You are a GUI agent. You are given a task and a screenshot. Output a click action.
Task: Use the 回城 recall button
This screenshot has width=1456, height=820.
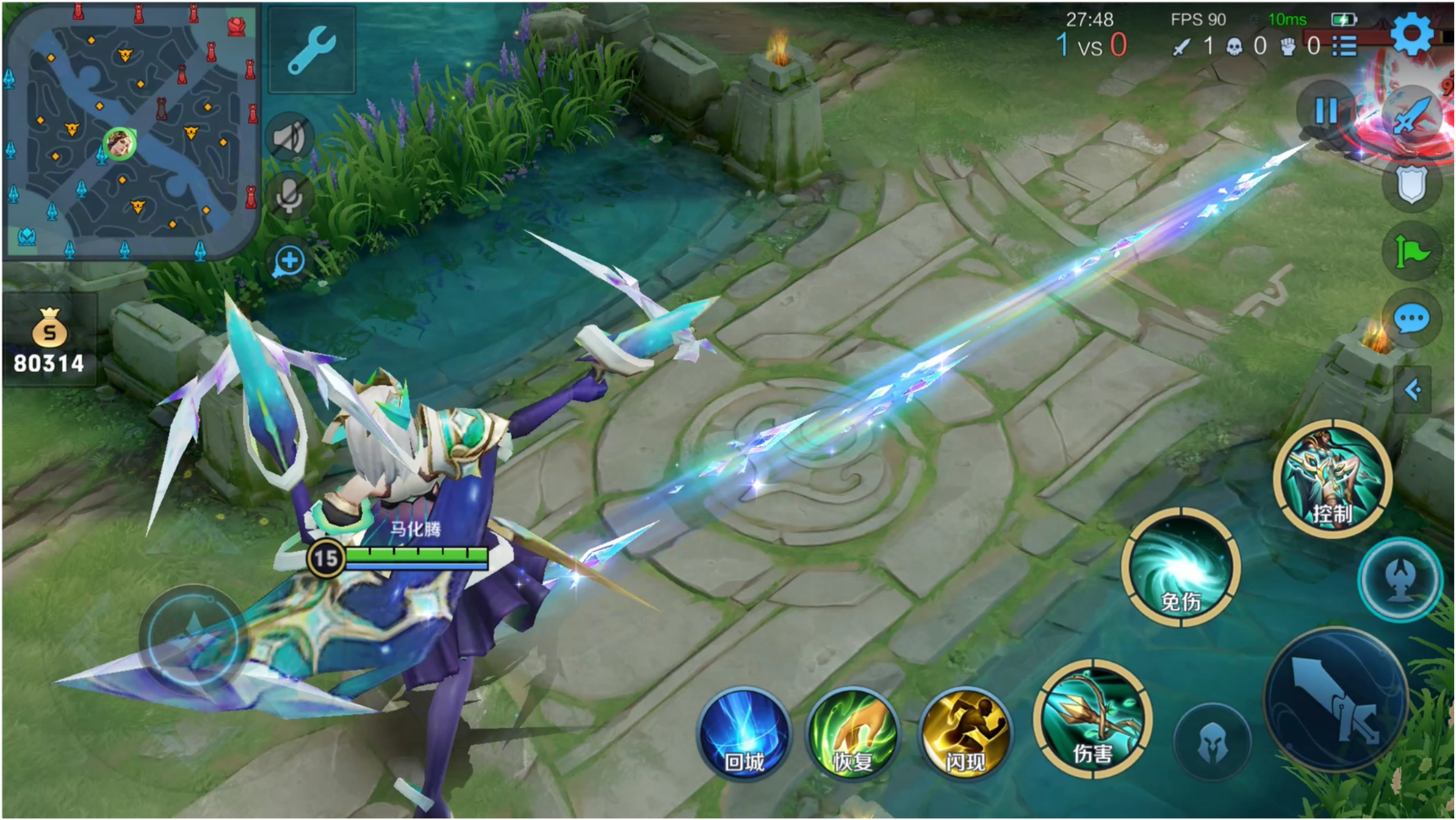coord(745,734)
